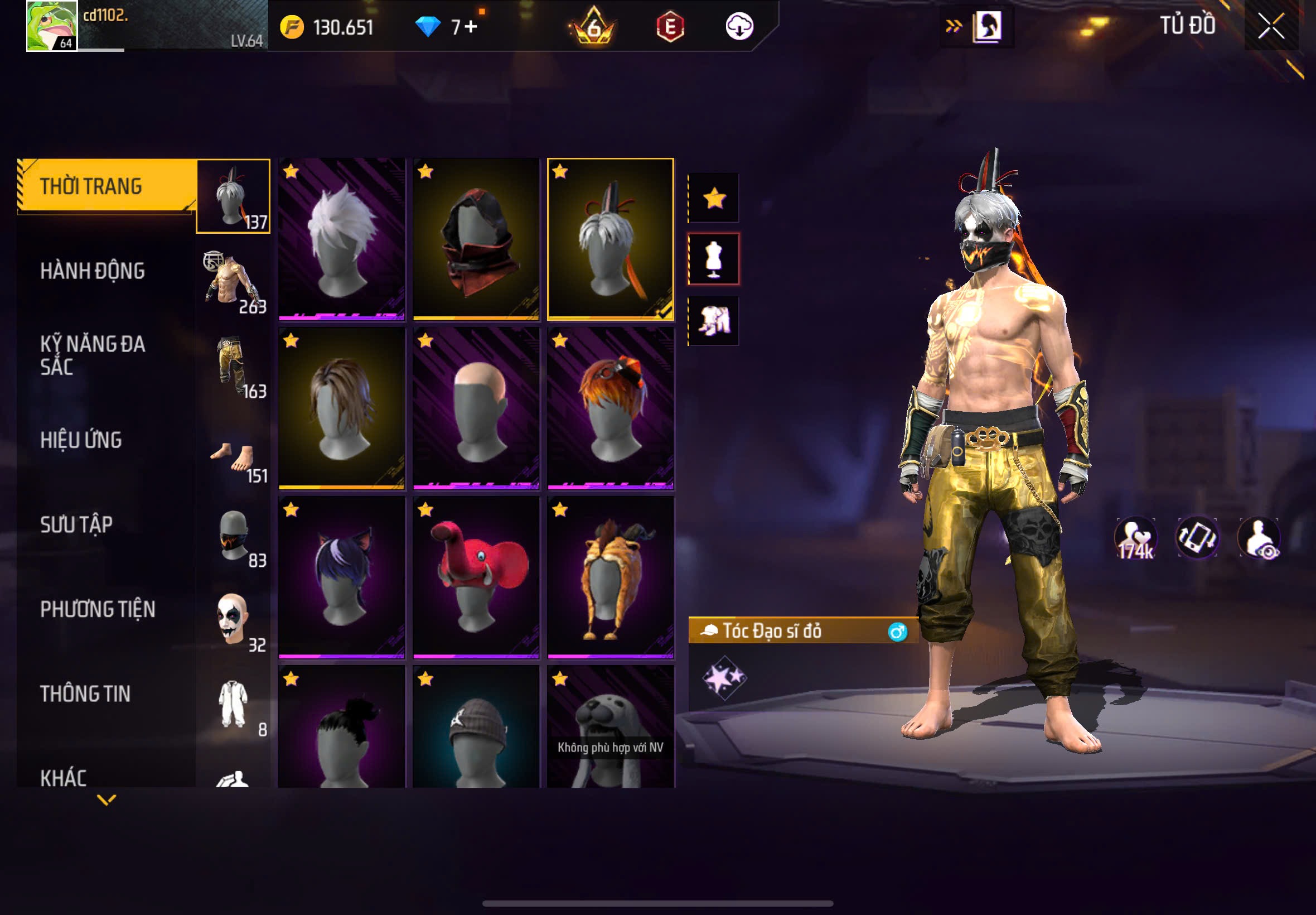Viewport: 1316px width, 915px height.
Task: Click the cloud download icon
Action: coord(739,26)
